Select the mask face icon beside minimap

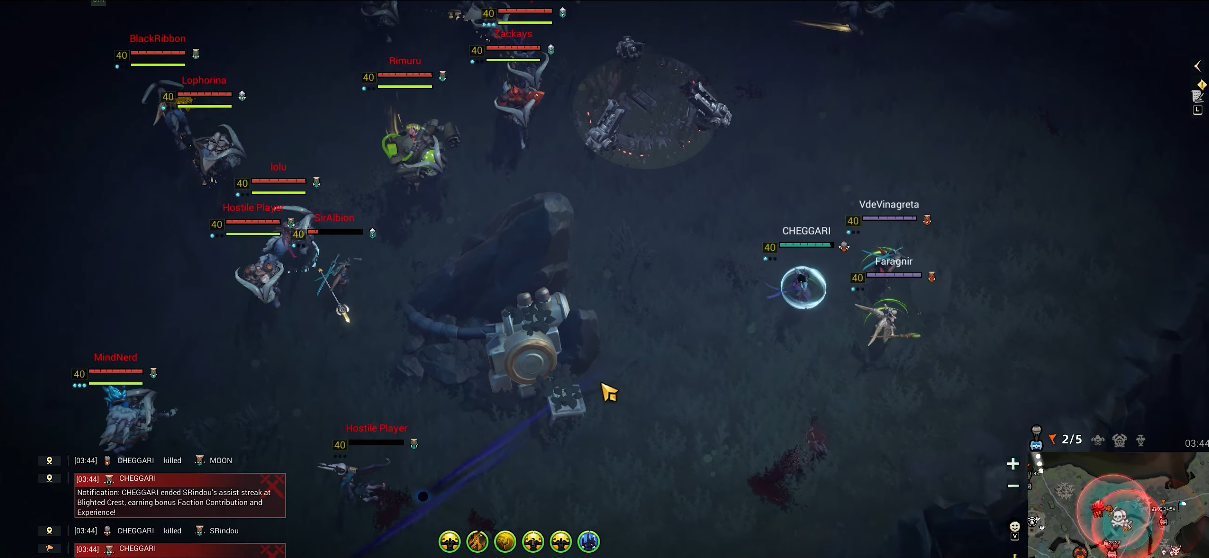point(1013,526)
